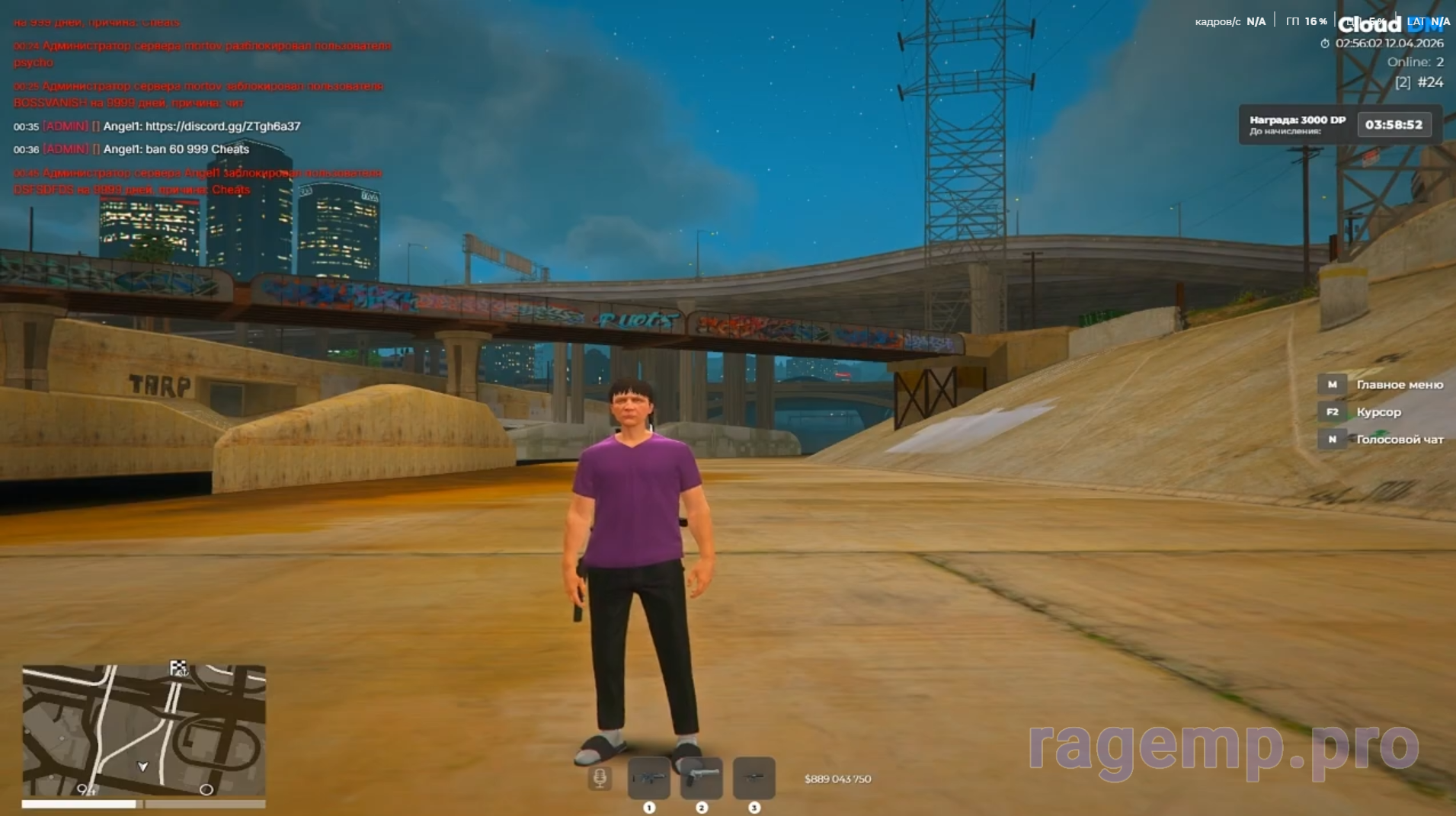This screenshot has height=816, width=1456.
Task: Select Angel1's ban message in chat
Action: (x=176, y=149)
